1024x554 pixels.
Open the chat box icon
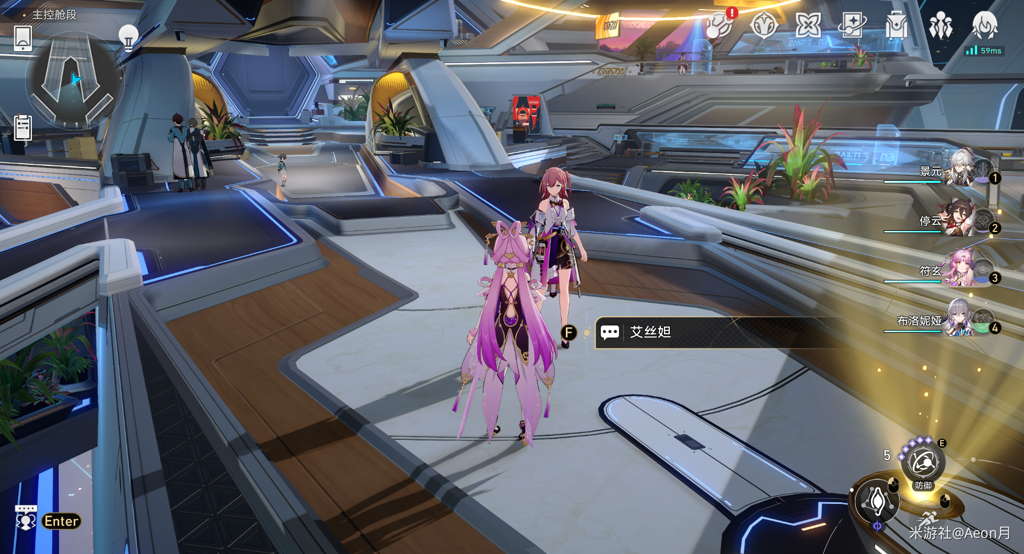pyautogui.click(x=26, y=519)
